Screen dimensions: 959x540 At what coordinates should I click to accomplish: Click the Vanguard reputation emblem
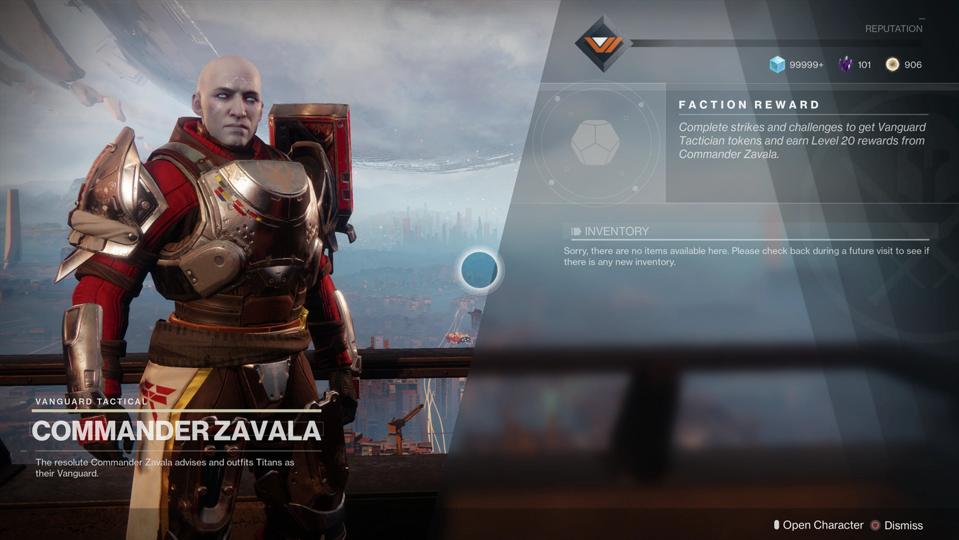pyautogui.click(x=600, y=44)
